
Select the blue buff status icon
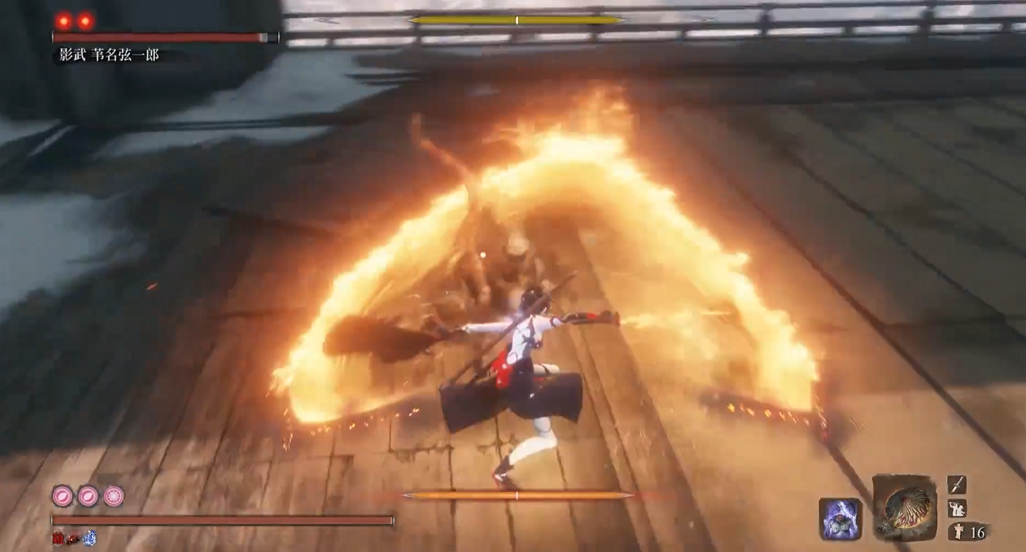point(89,538)
